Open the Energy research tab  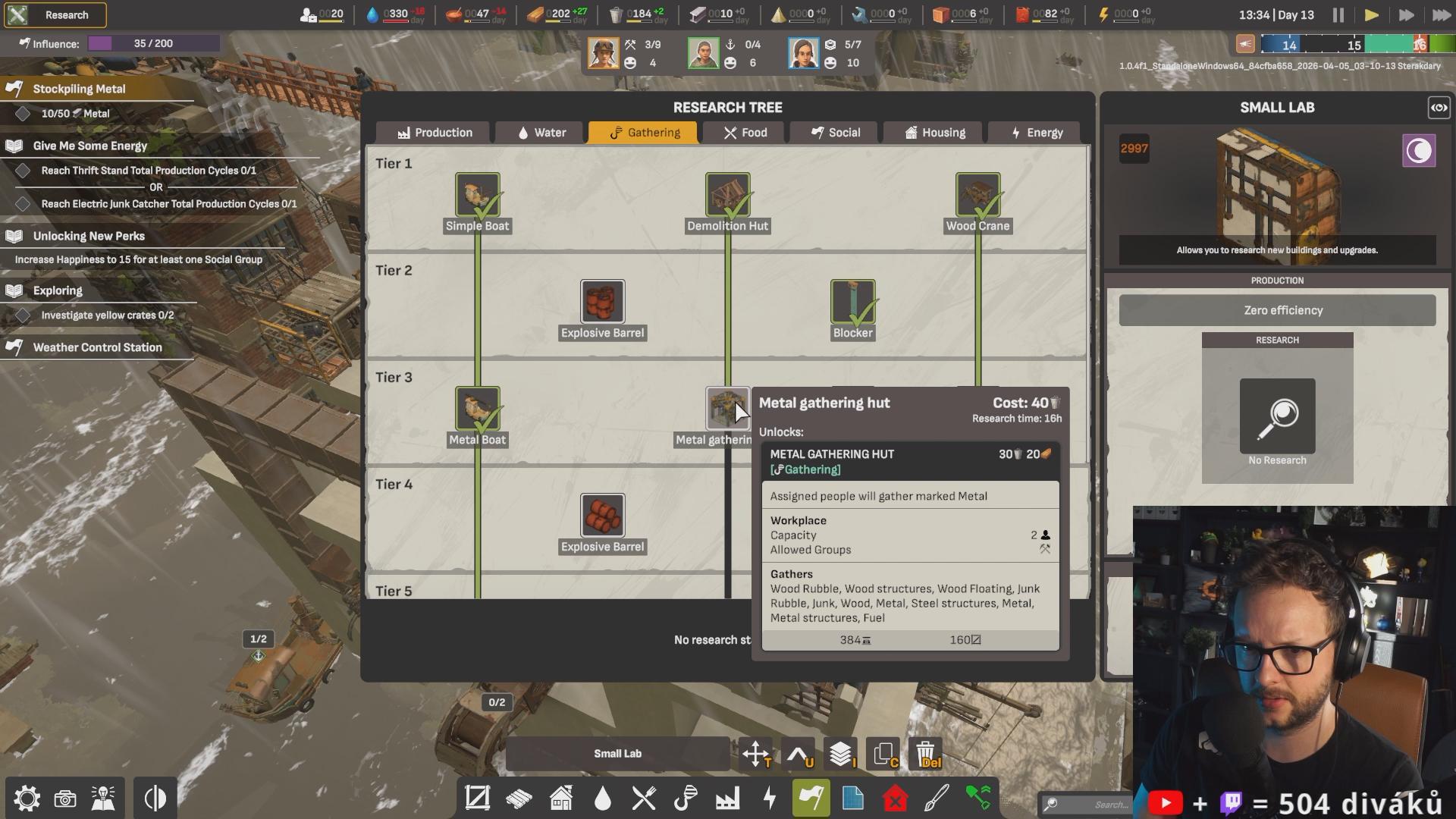point(1036,133)
